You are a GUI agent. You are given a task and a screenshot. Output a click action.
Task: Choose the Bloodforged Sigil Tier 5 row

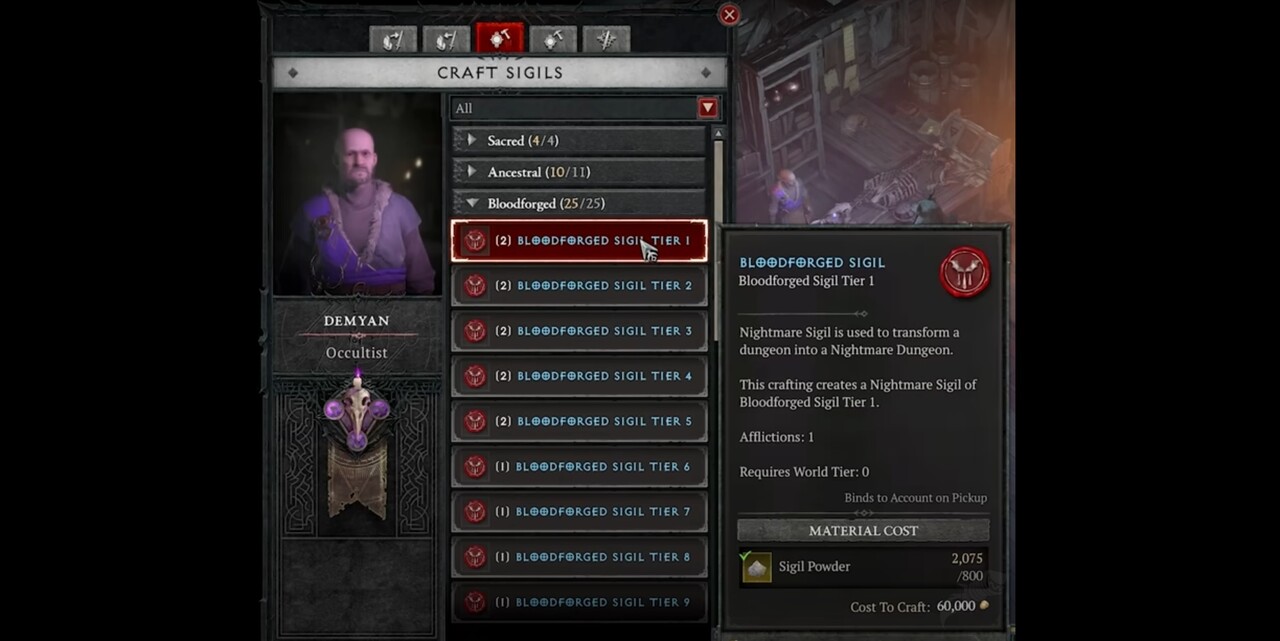(579, 421)
